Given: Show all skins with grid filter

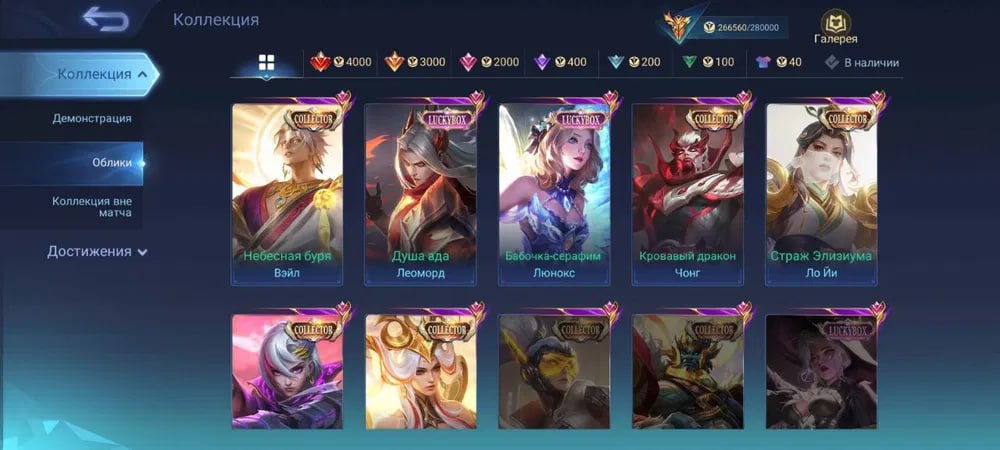Looking at the screenshot, I should point(266,63).
